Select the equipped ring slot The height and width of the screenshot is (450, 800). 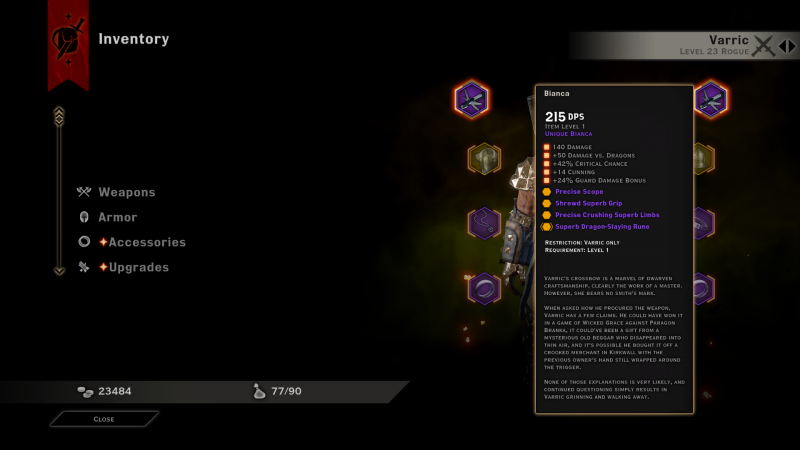[x=484, y=289]
